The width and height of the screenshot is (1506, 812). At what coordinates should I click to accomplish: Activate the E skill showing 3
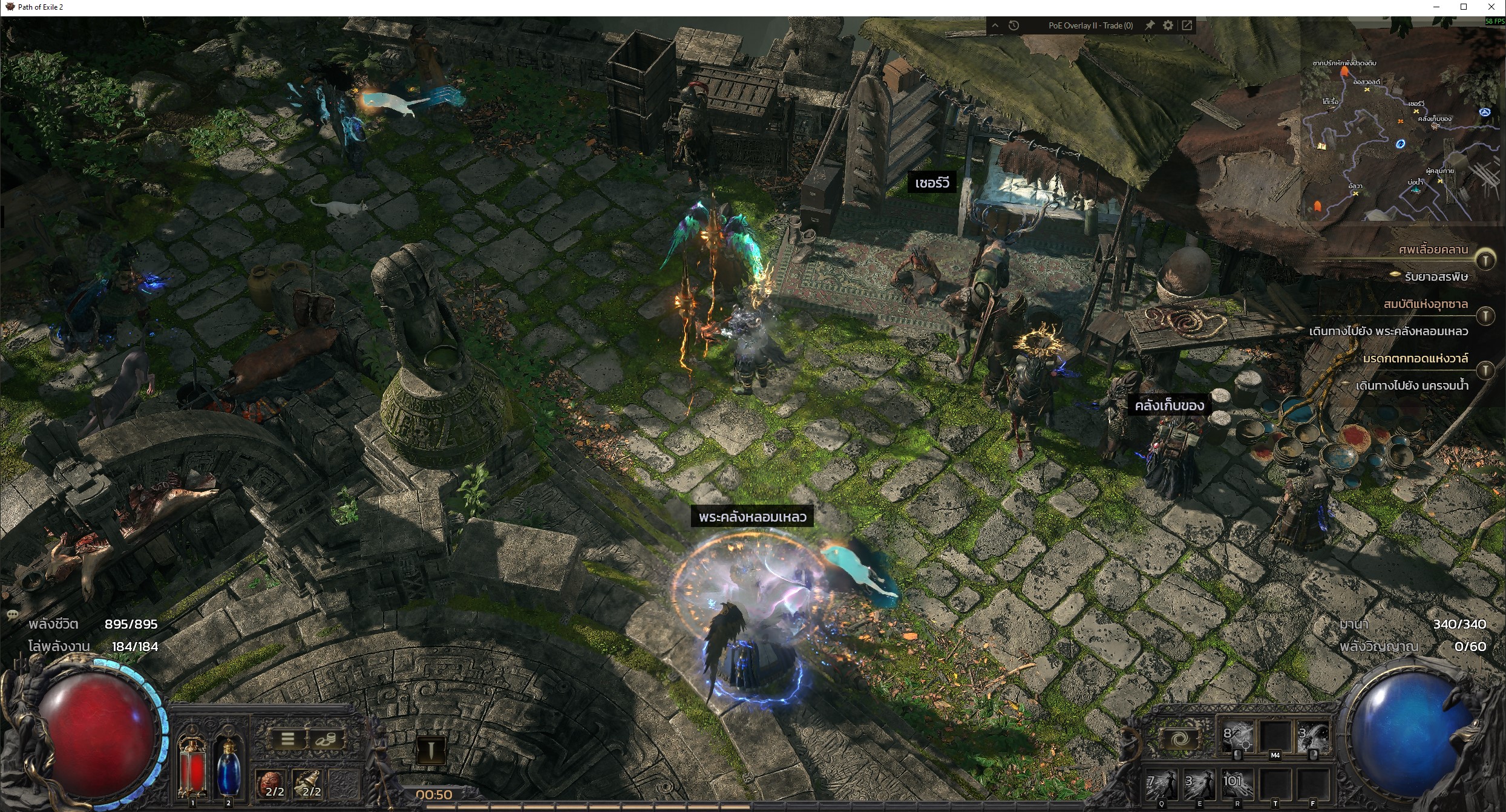pos(1199,785)
